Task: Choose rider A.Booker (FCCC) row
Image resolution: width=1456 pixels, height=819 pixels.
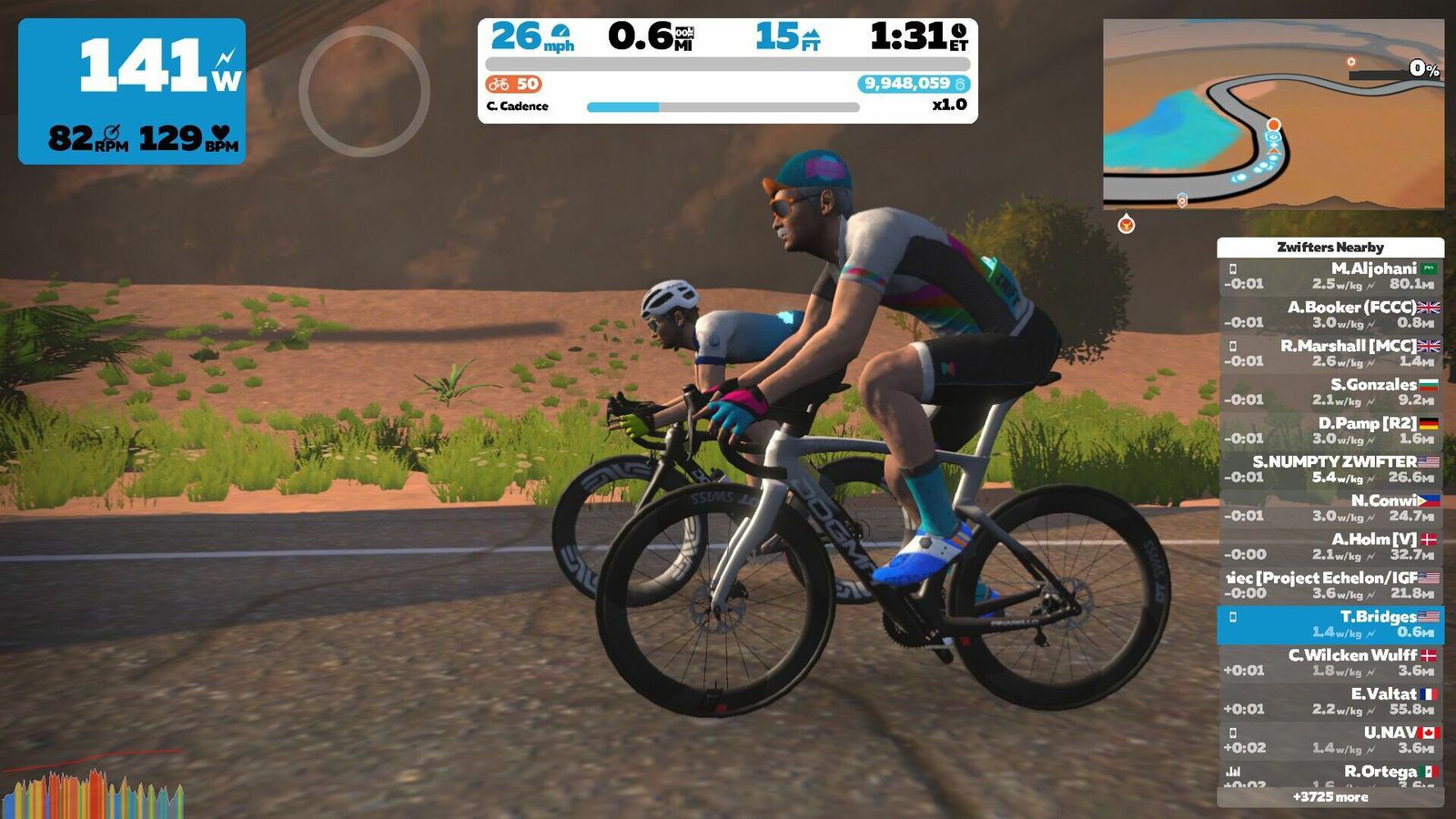Action: click(1330, 315)
